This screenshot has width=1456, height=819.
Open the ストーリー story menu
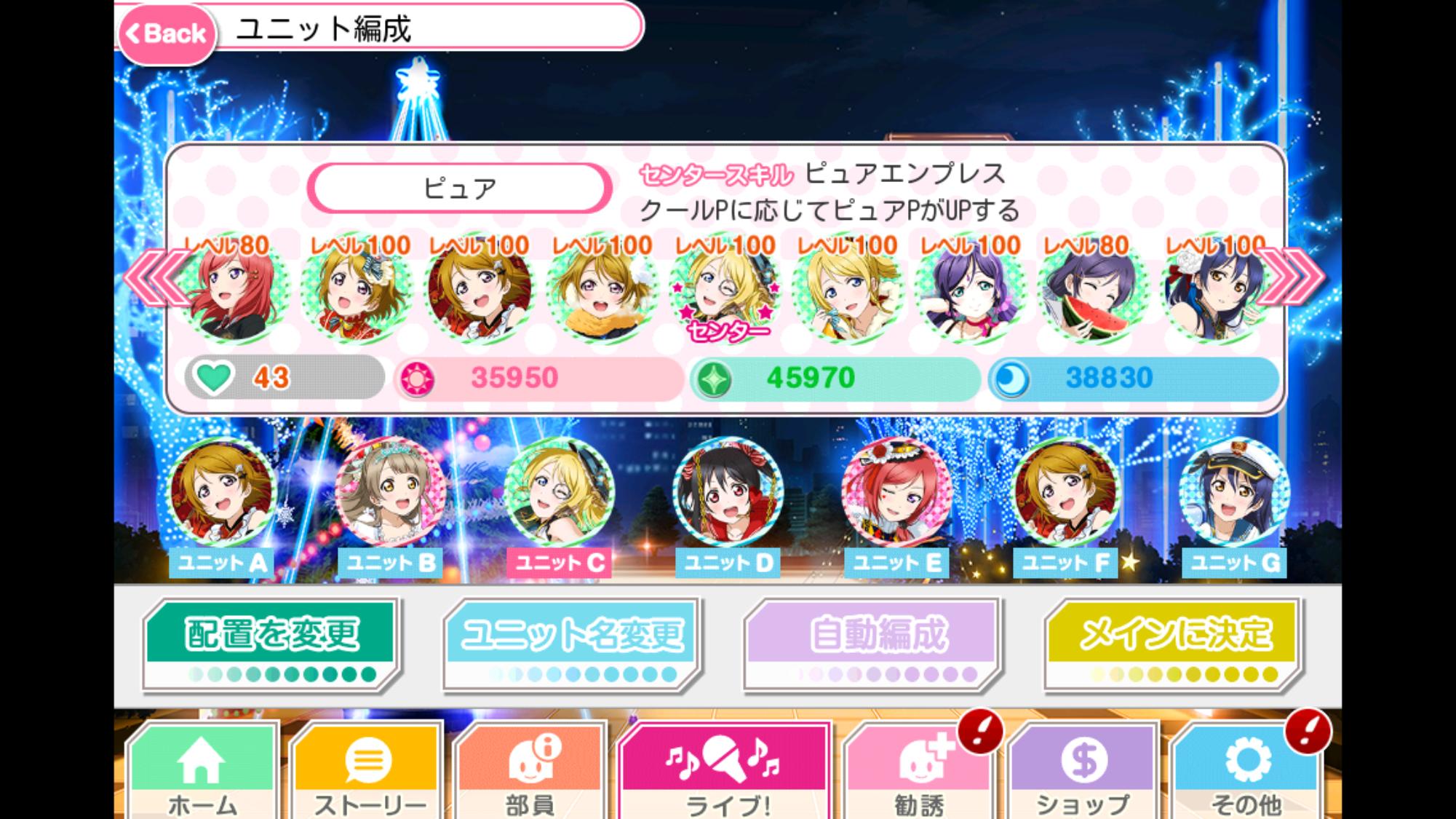point(367,773)
